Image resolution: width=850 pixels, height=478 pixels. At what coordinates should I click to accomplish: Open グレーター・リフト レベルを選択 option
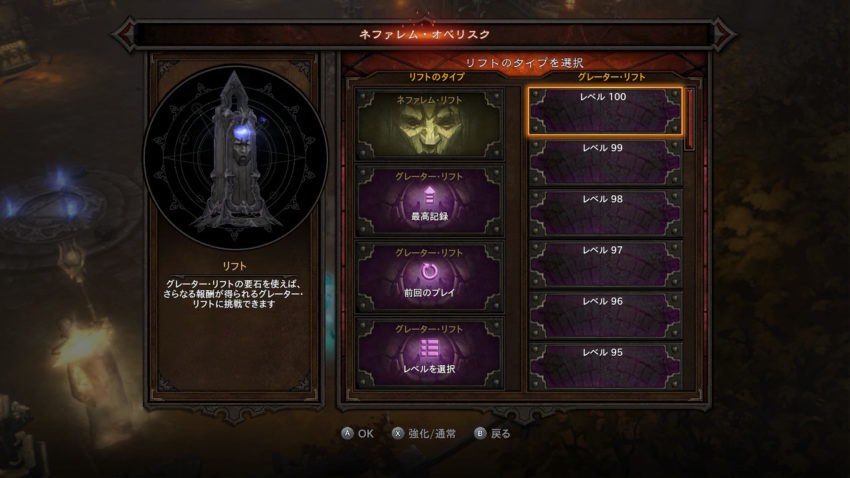(x=430, y=352)
